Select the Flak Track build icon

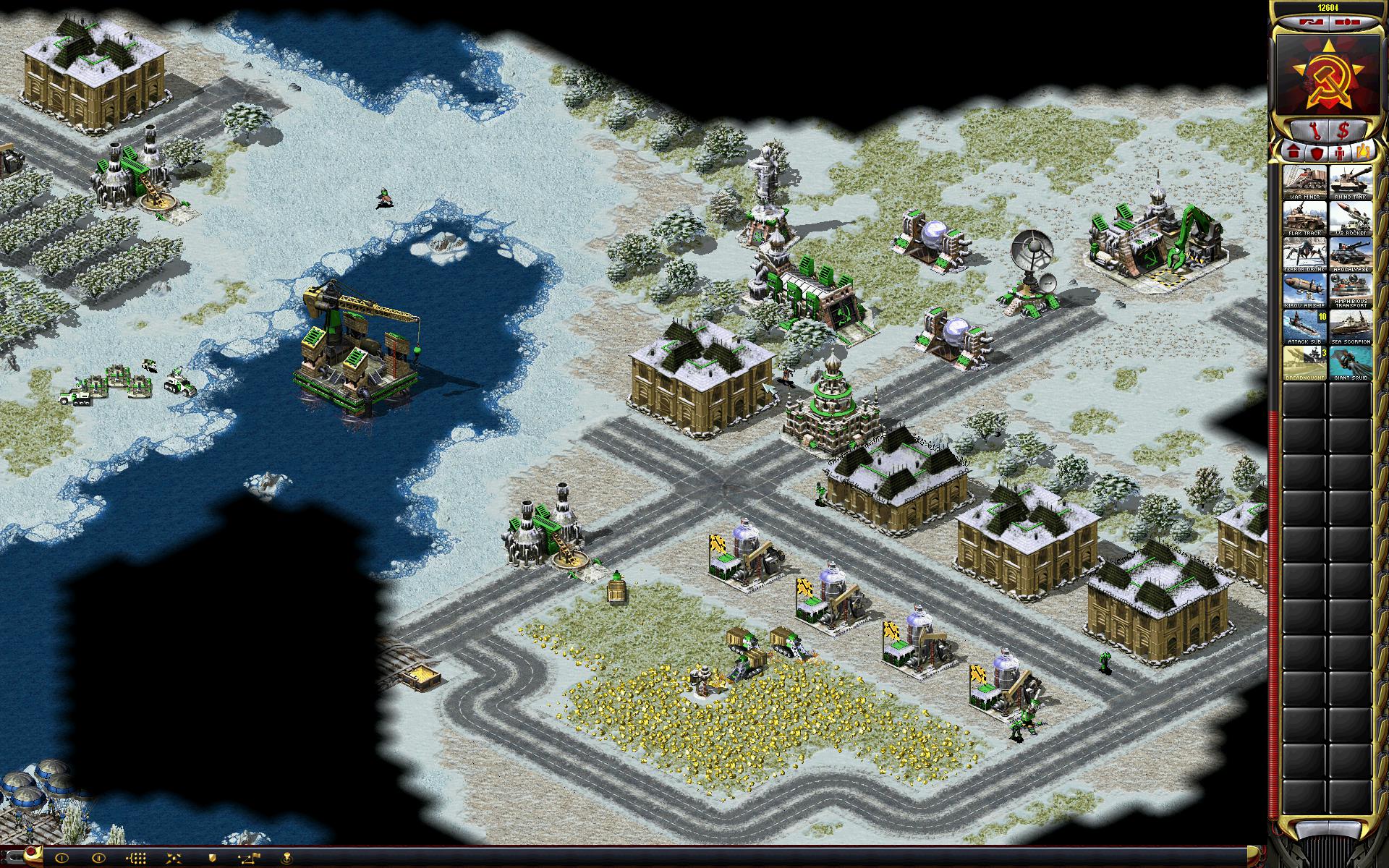(1304, 218)
